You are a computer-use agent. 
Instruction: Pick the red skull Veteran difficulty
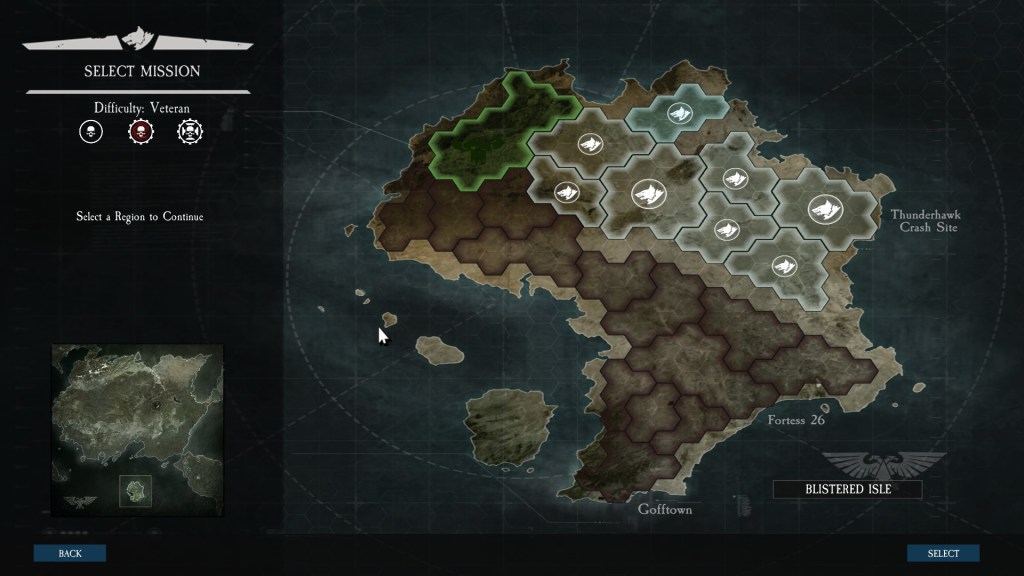coord(140,131)
